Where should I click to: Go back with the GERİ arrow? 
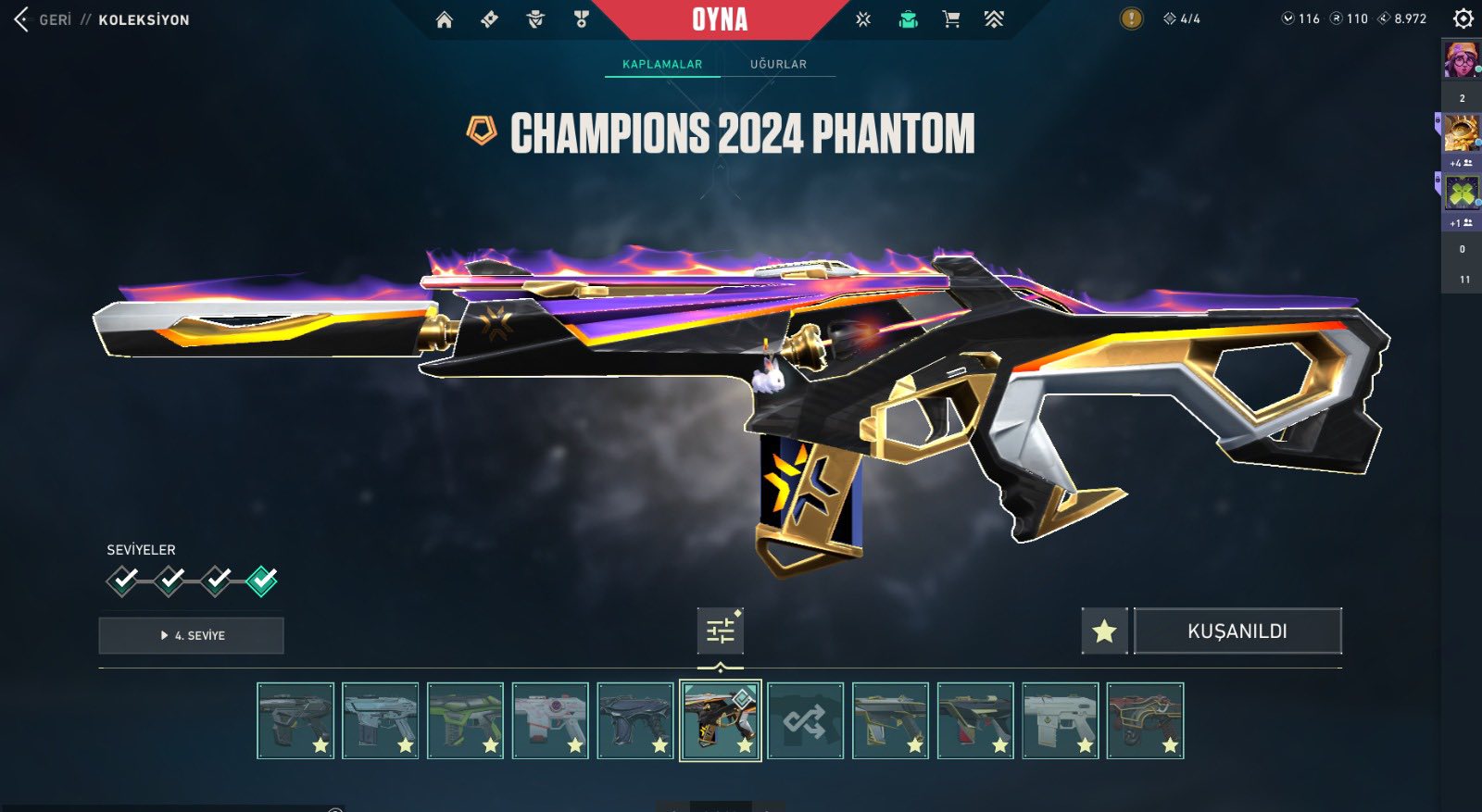[x=22, y=19]
